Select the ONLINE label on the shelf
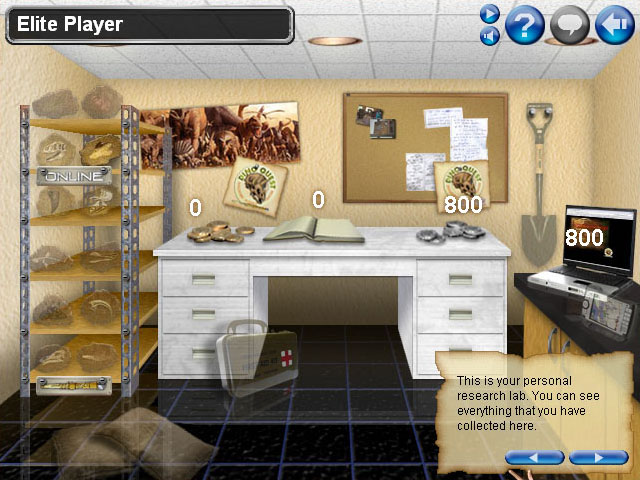 73,176
